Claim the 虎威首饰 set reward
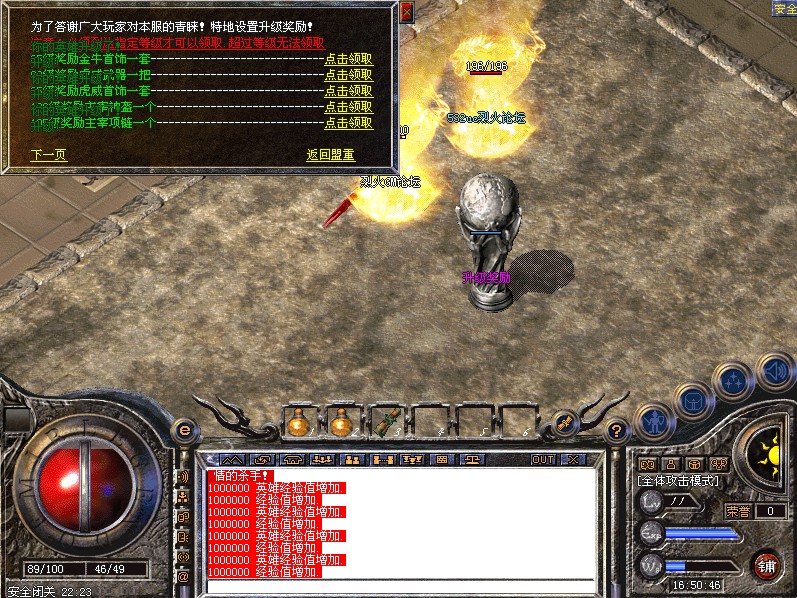This screenshot has height=598, width=797. (x=348, y=91)
